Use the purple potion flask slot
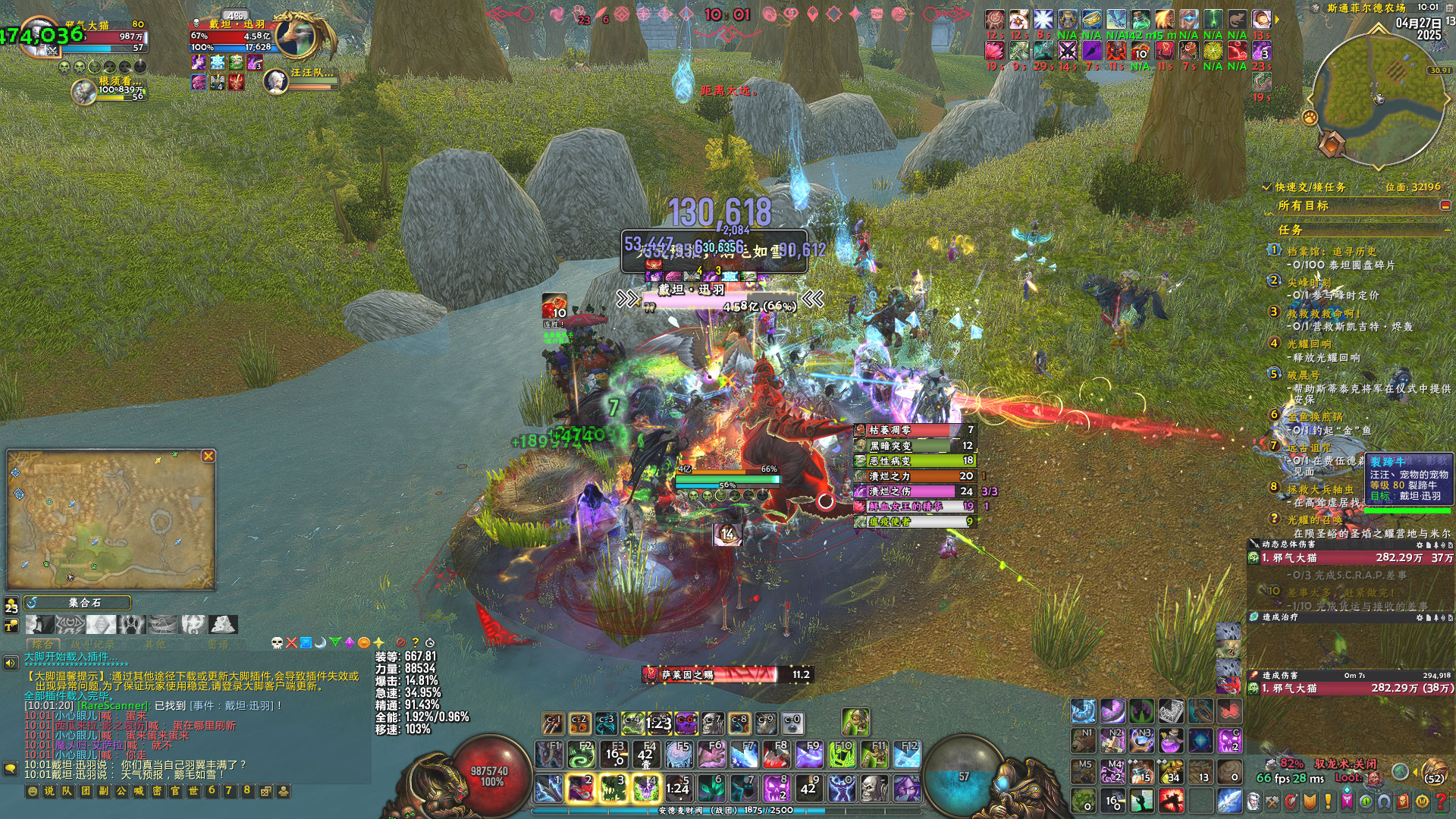 click(1172, 740)
